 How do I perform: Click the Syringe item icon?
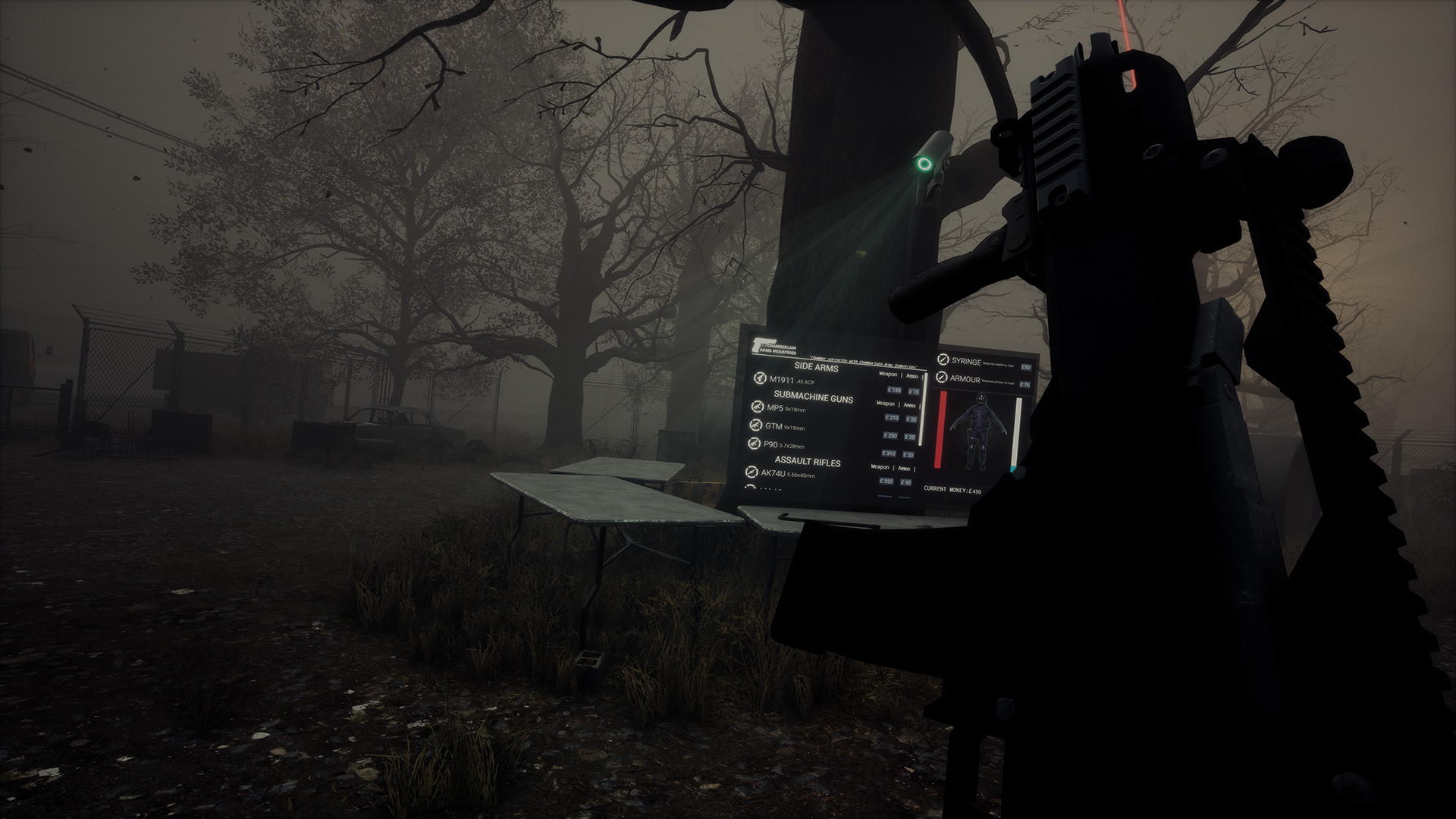click(942, 360)
